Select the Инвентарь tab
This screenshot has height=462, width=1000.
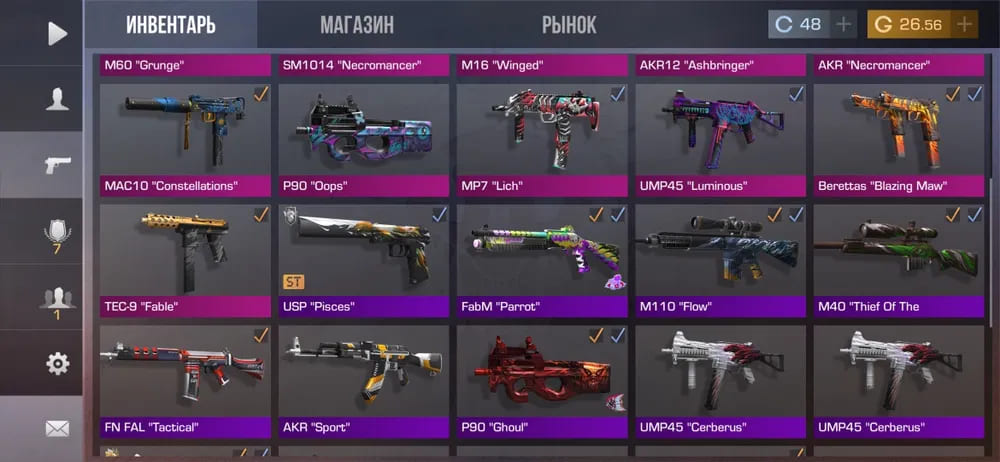pyautogui.click(x=171, y=25)
